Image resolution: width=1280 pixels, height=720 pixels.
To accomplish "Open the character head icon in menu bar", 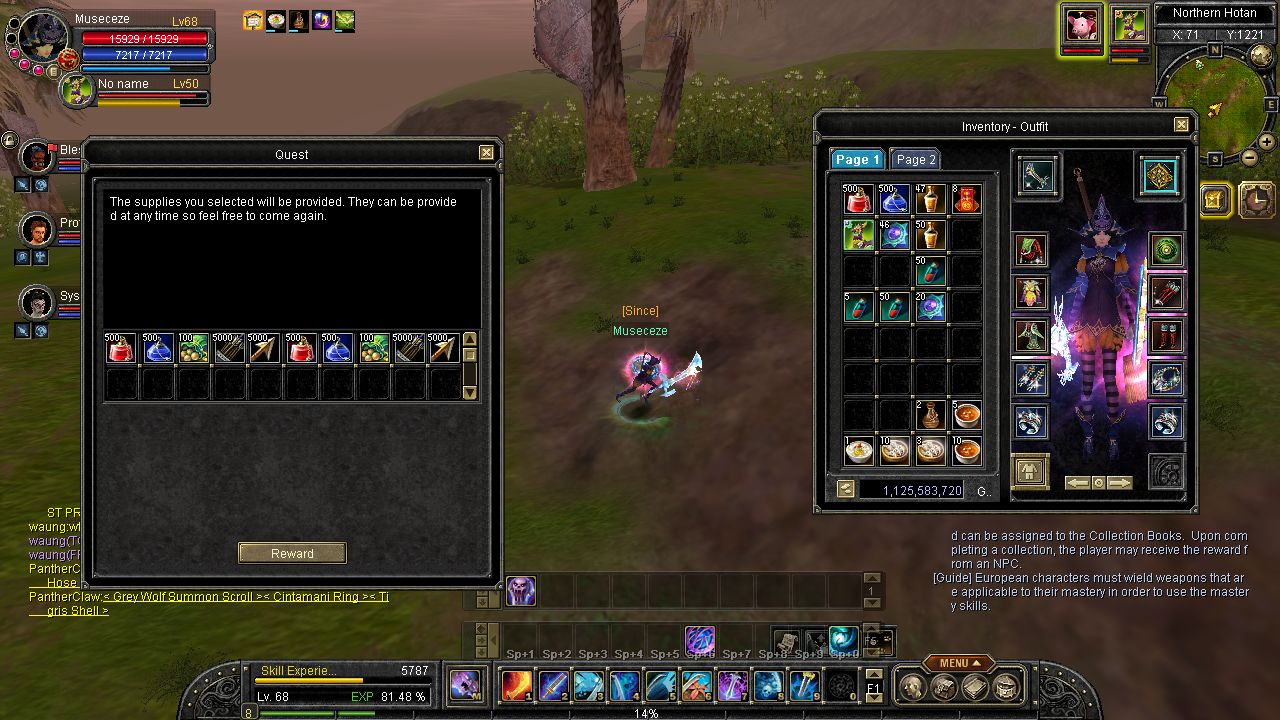I will (x=912, y=686).
